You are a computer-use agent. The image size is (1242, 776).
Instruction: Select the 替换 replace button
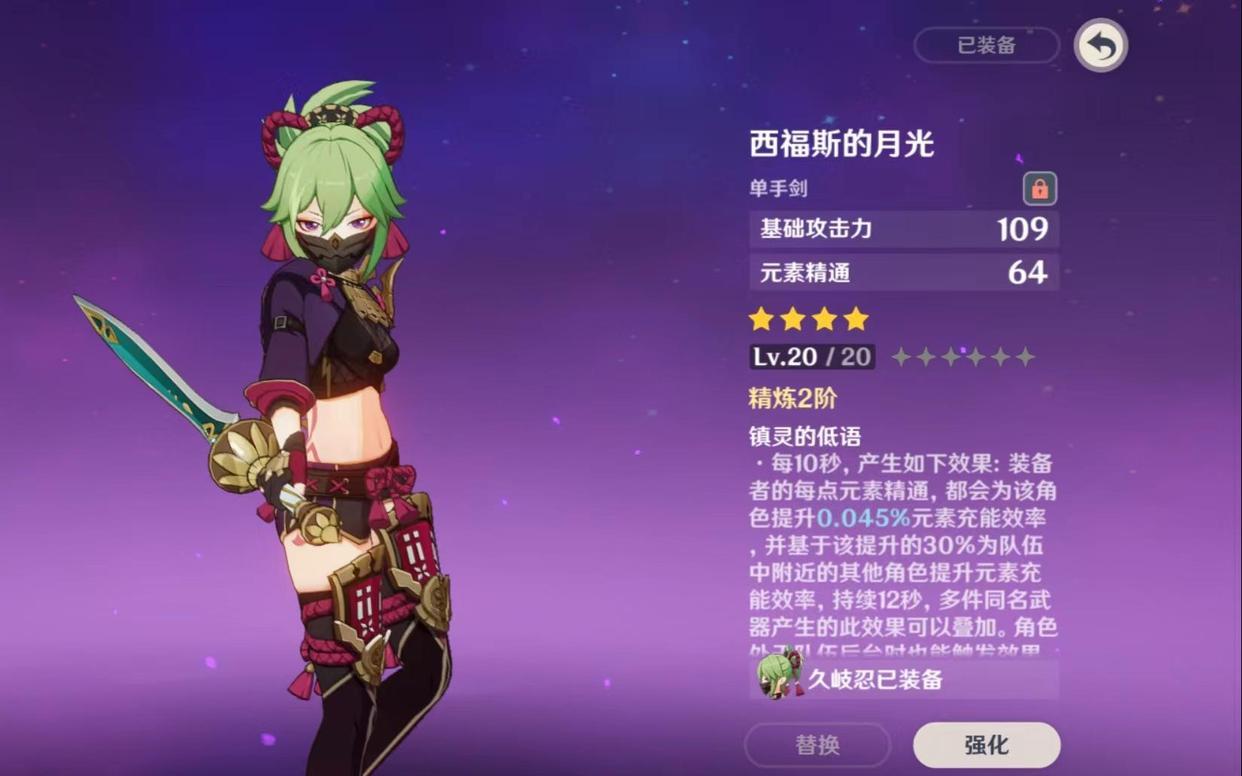817,745
